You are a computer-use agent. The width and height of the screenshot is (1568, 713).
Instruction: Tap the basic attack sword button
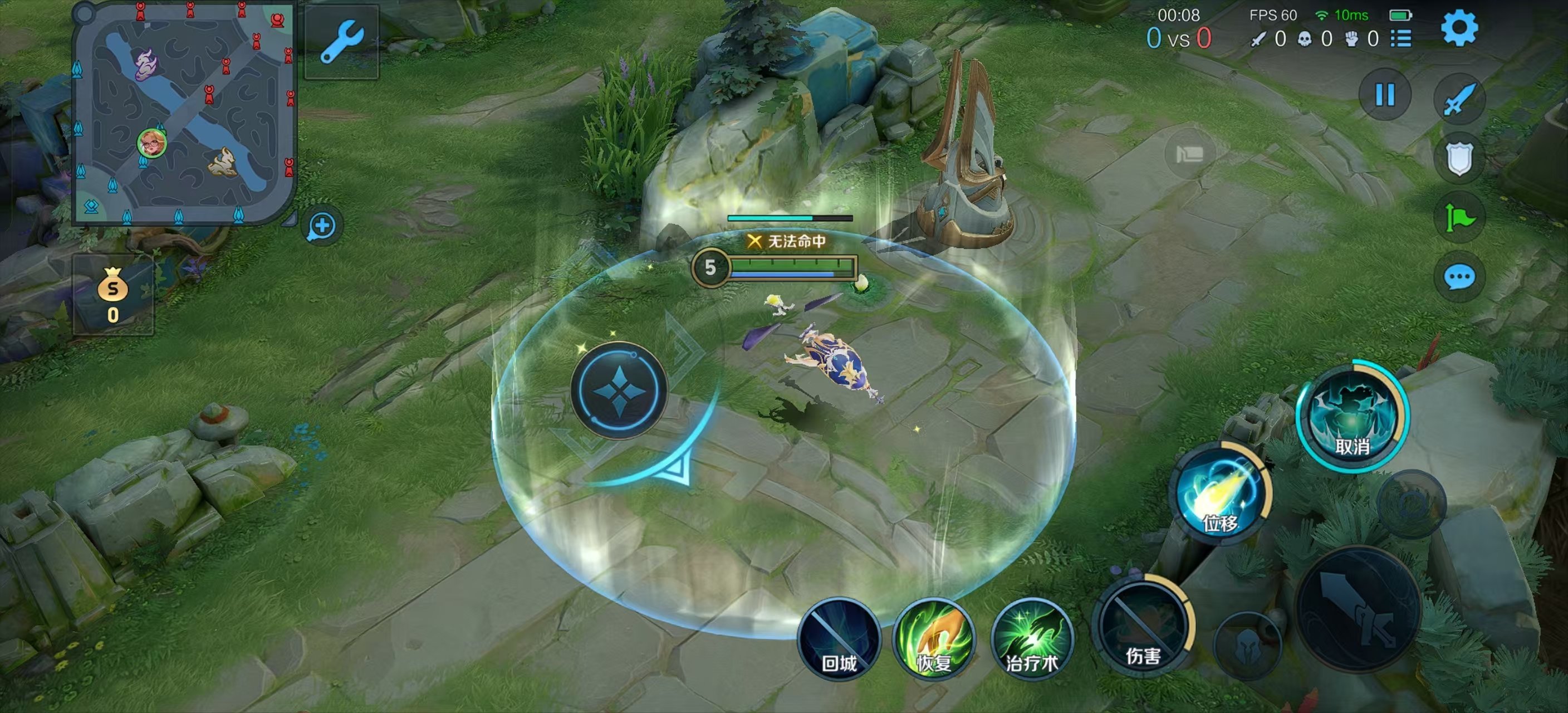[1359, 609]
